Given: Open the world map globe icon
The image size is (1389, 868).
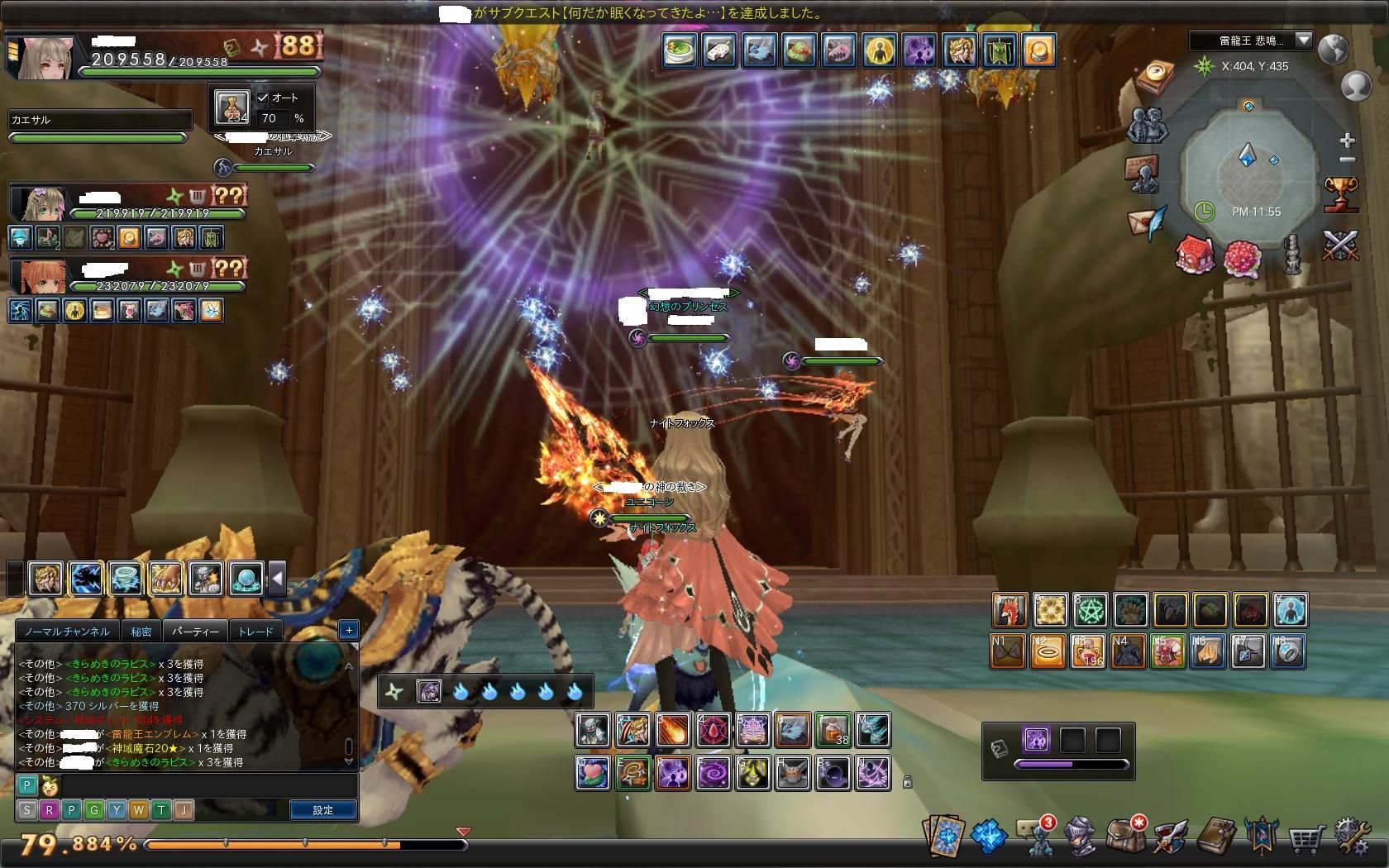Looking at the screenshot, I should tap(1333, 50).
